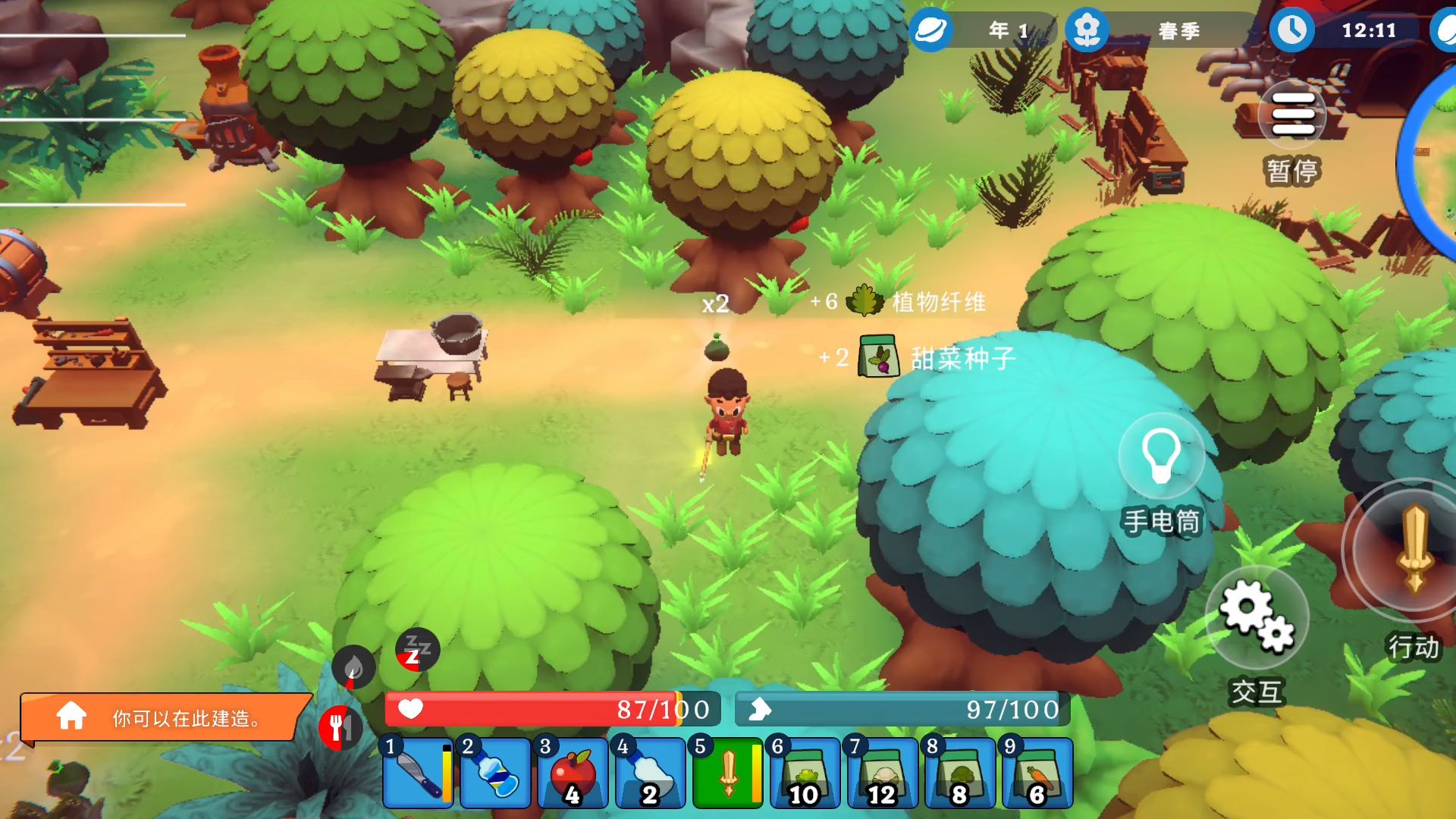
Task: Choose the red apple hotbar slot
Action: pyautogui.click(x=573, y=773)
